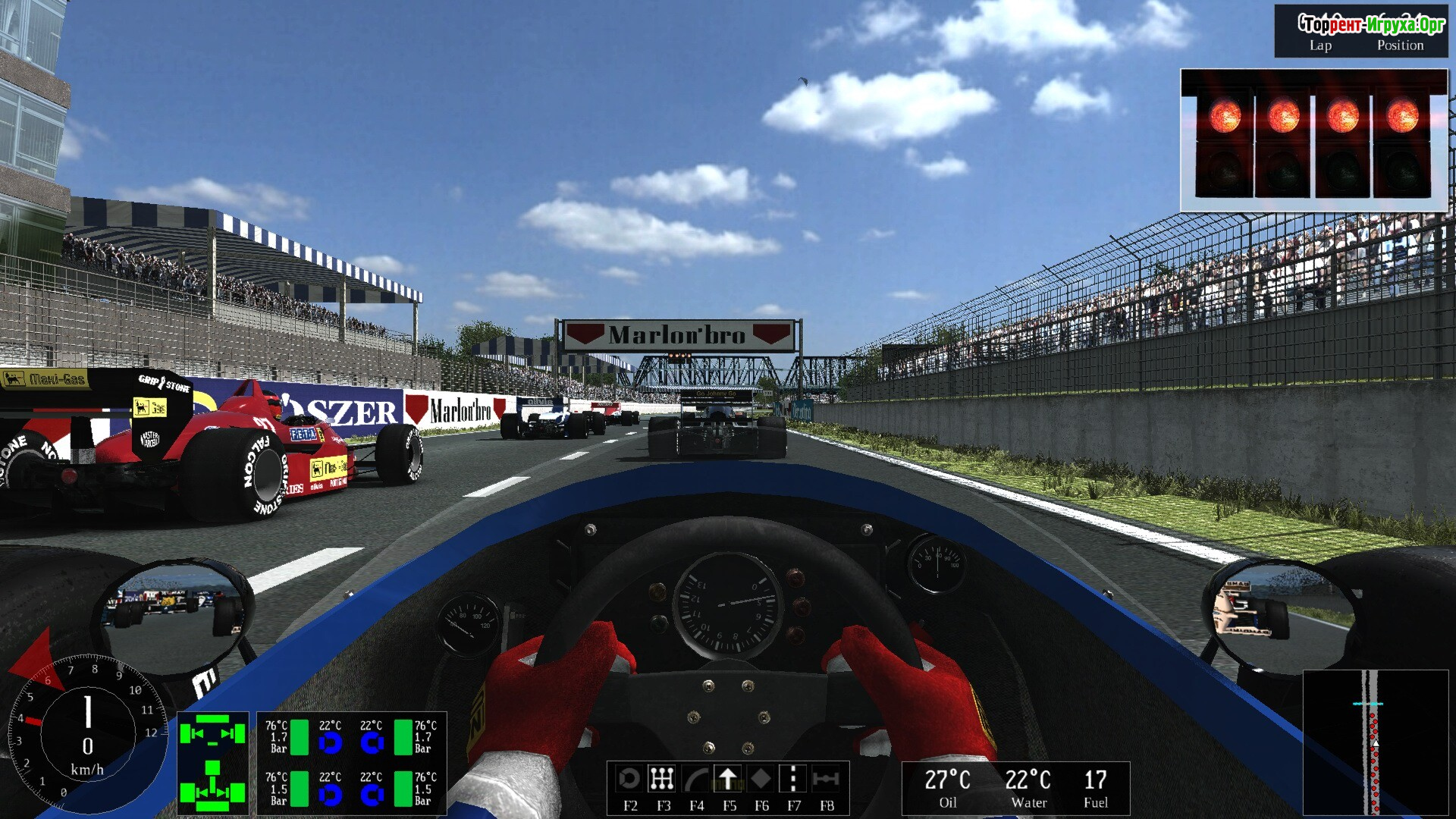Toggle the dashed road line aid icon

point(793,779)
